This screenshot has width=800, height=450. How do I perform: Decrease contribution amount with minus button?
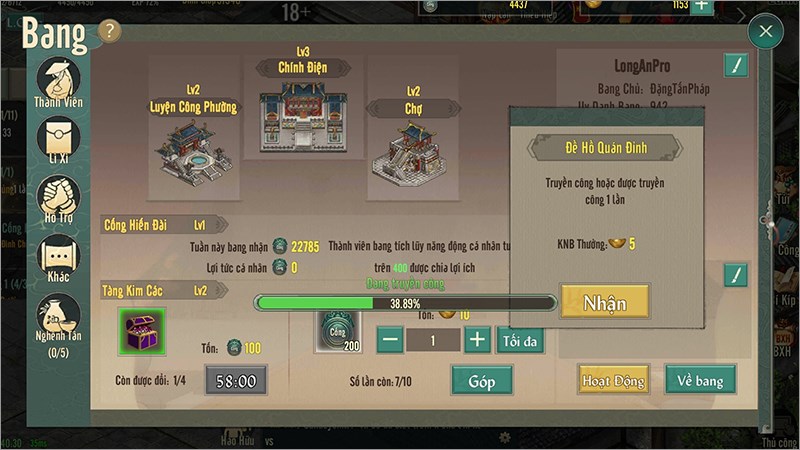pyautogui.click(x=390, y=339)
